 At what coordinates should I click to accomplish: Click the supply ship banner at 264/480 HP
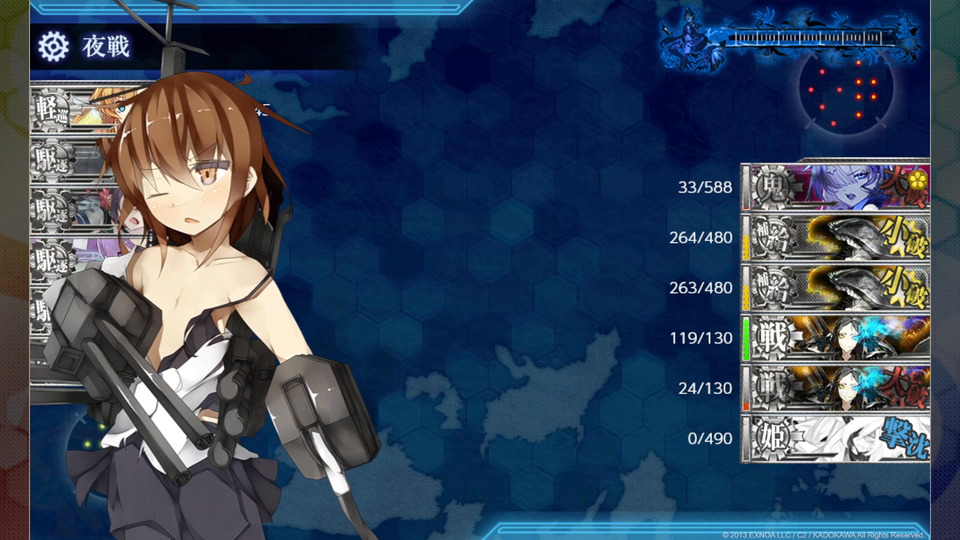tap(838, 237)
